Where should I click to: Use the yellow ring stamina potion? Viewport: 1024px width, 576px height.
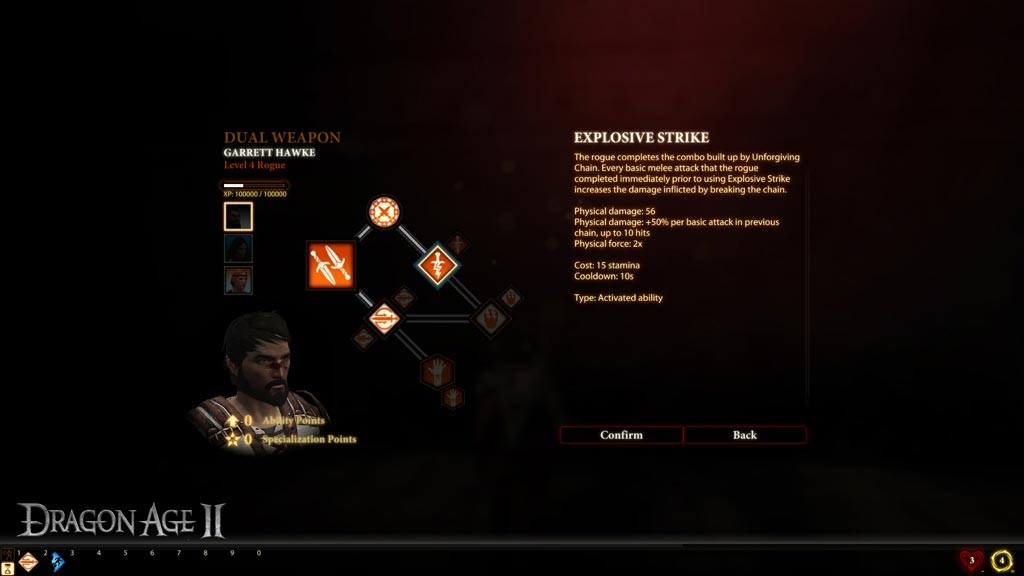click(1001, 561)
